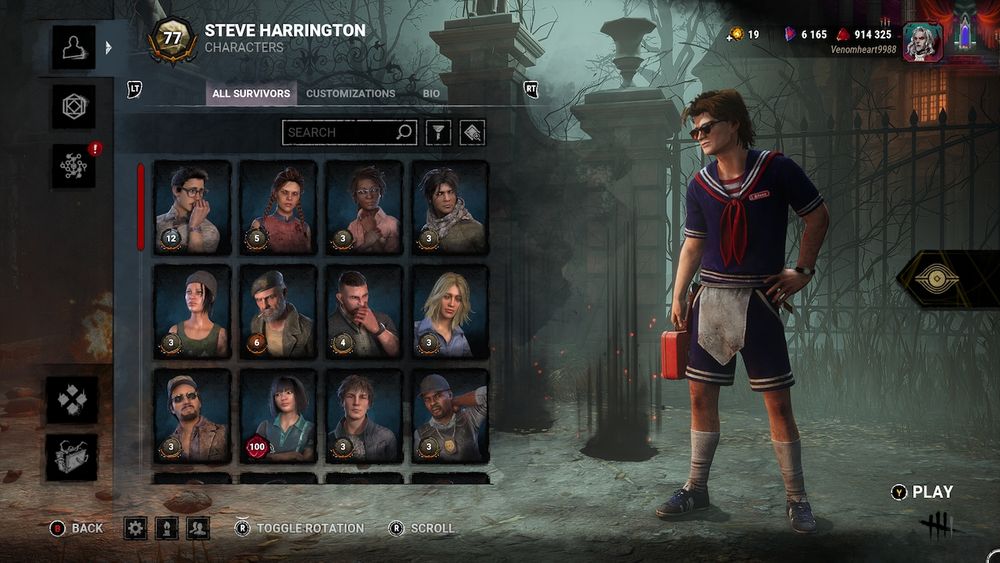
Task: Select the detective with the police badge
Action: click(451, 415)
